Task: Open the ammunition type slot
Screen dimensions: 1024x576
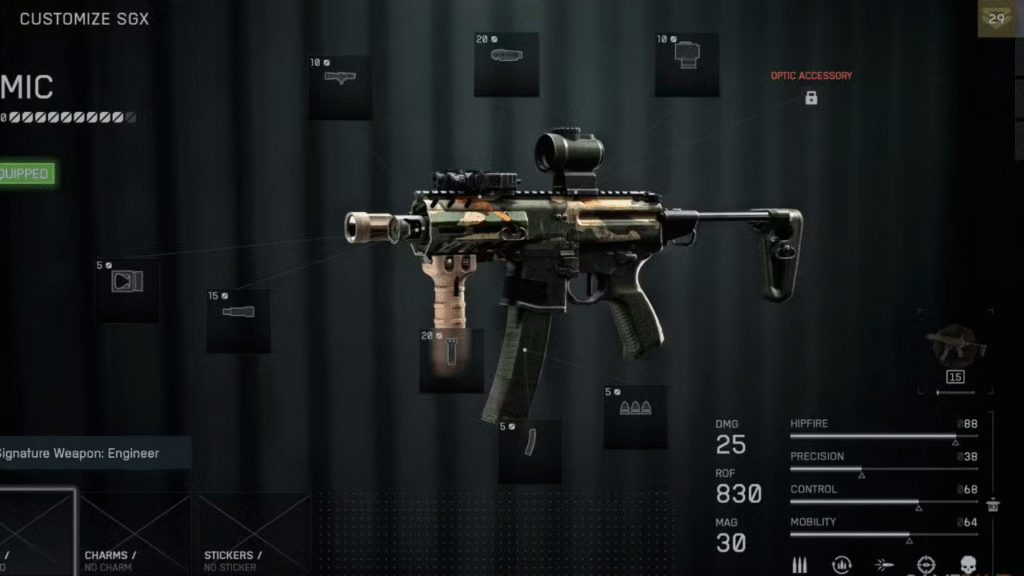Action: (635, 416)
